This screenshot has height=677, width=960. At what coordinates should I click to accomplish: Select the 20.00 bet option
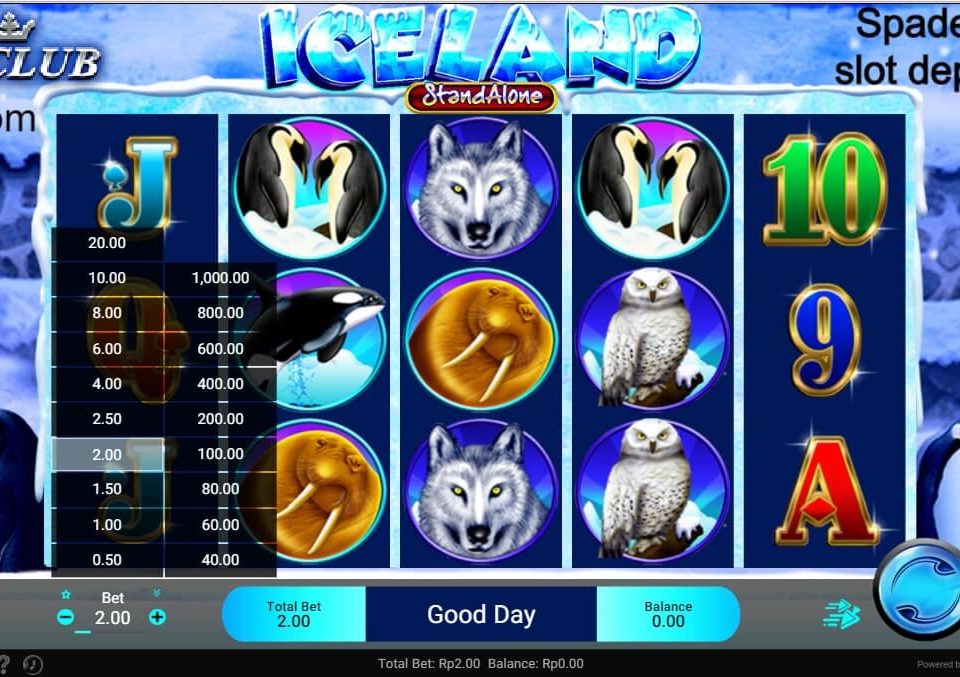tap(107, 243)
